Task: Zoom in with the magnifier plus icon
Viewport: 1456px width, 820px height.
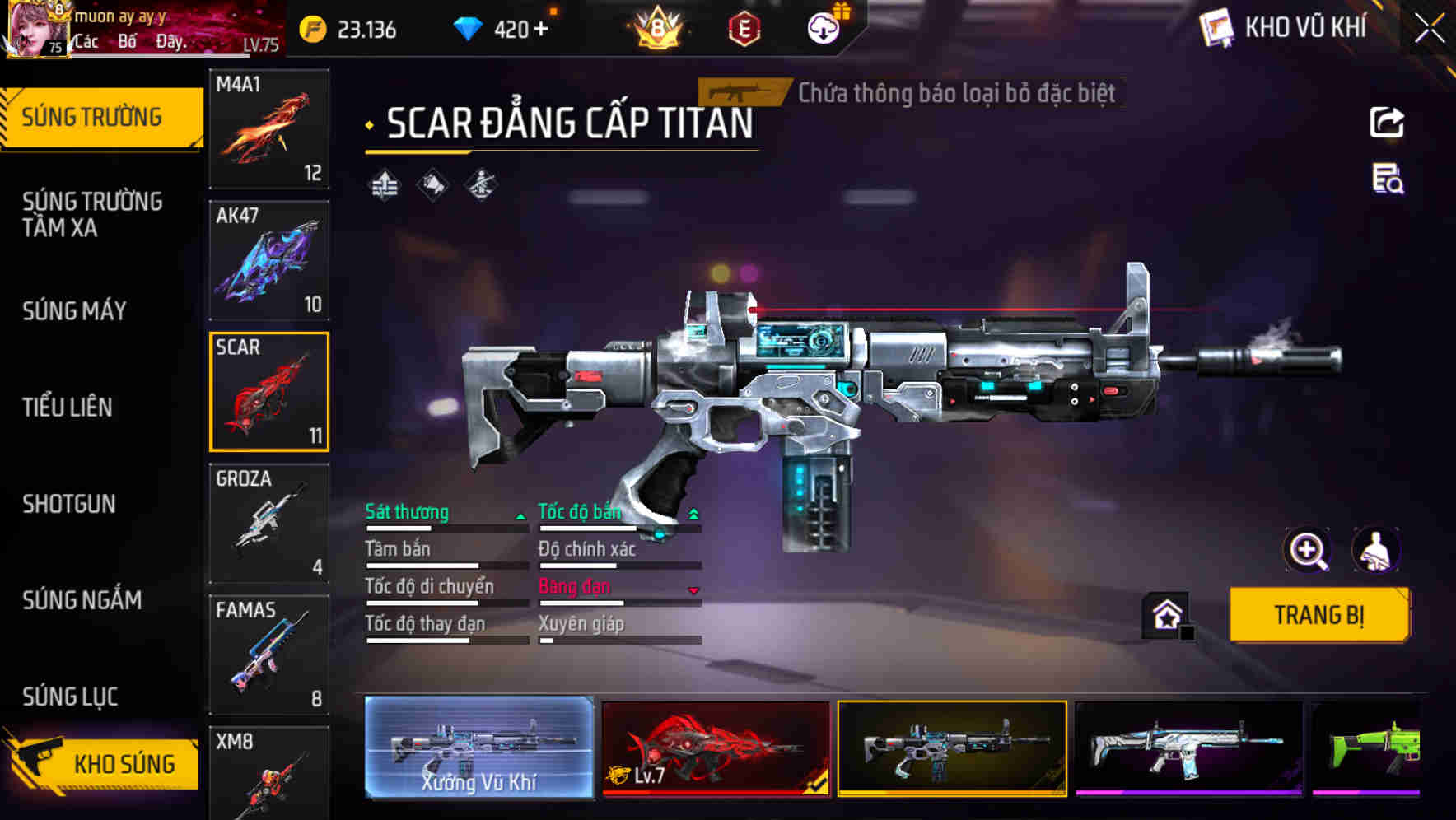Action: pyautogui.click(x=1307, y=550)
